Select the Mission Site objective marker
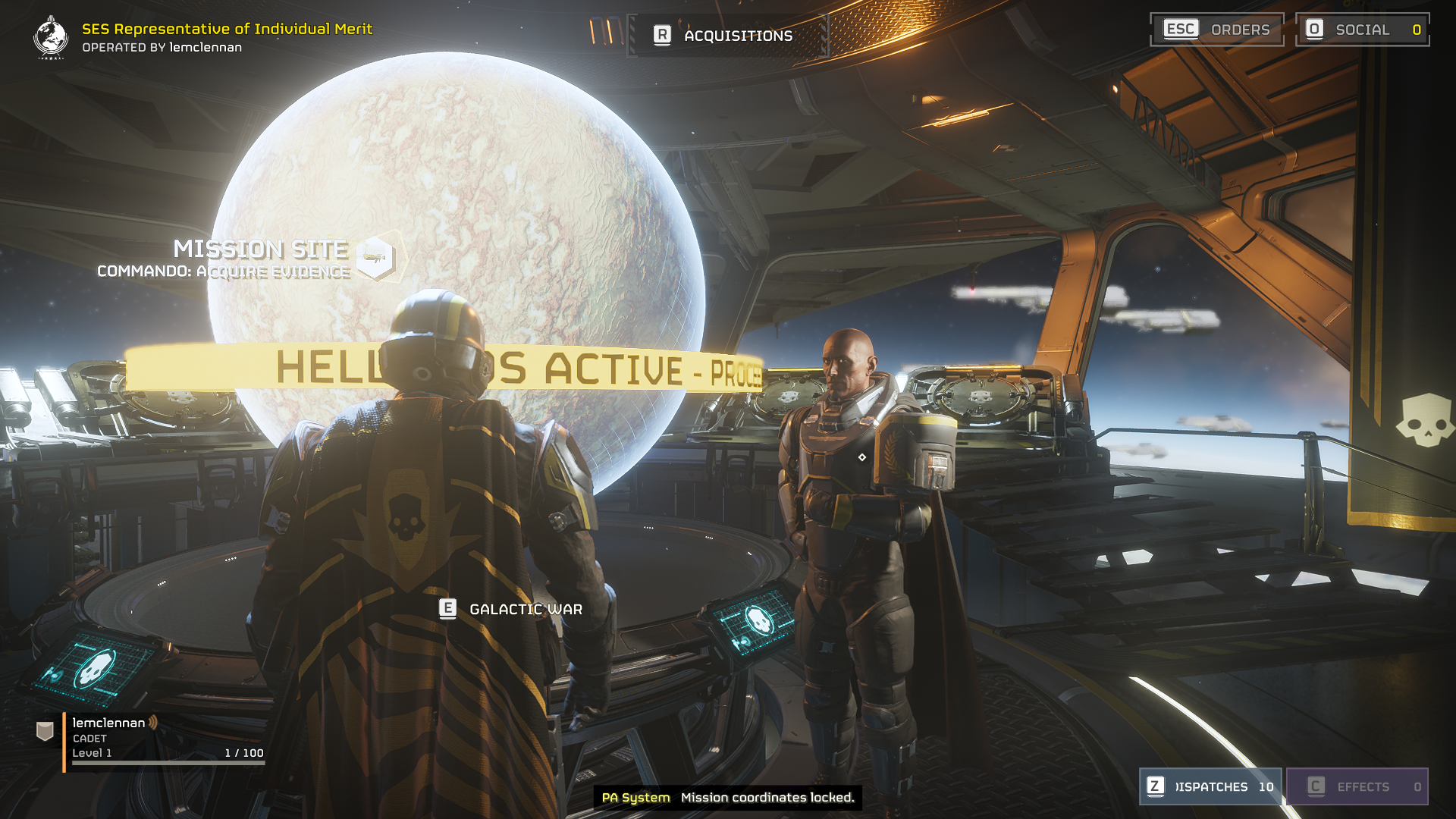The height and width of the screenshot is (819, 1456). (376, 258)
